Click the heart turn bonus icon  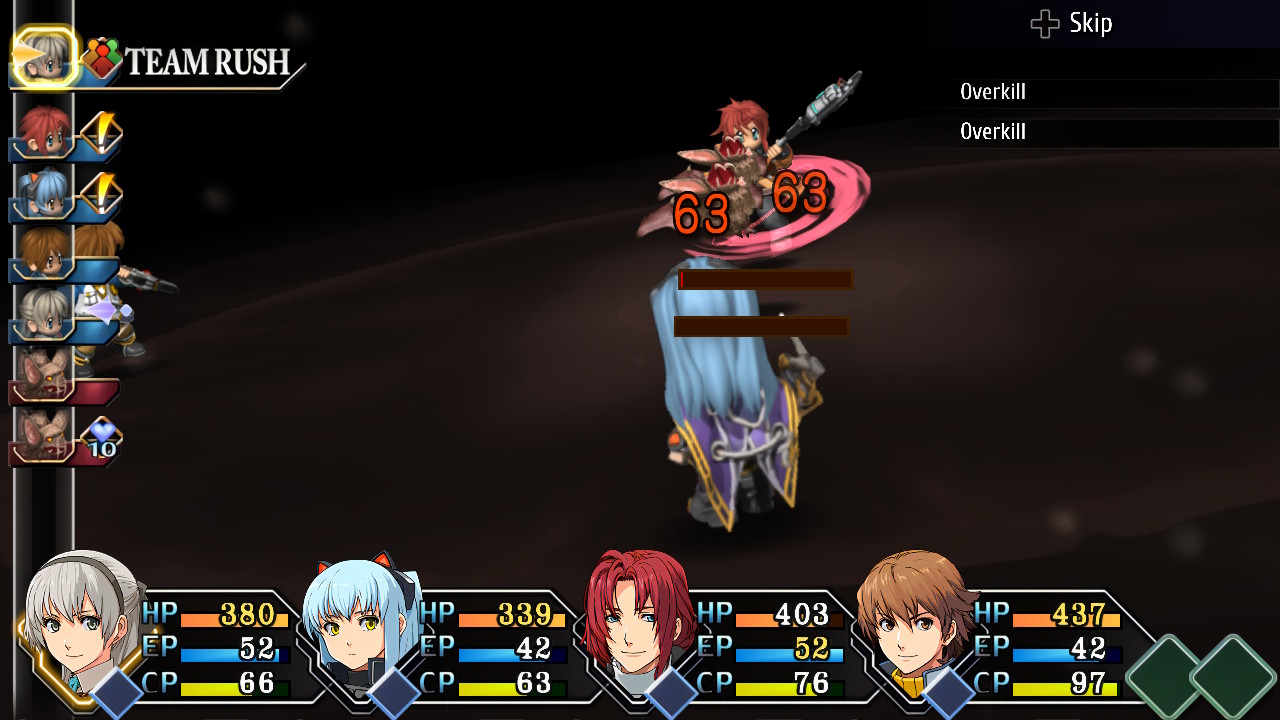(x=102, y=437)
